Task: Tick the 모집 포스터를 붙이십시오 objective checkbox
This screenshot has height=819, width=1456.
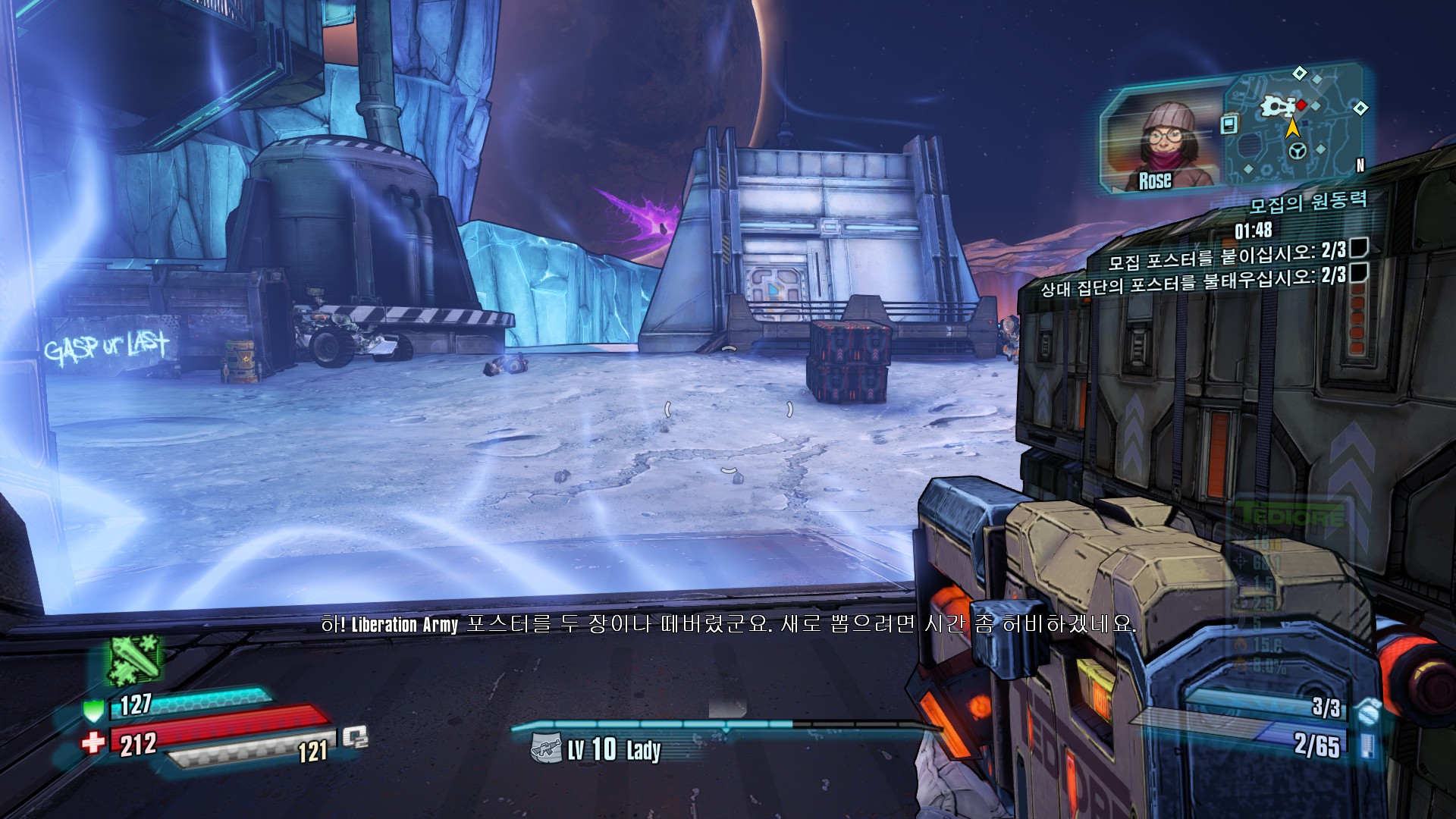Action: [x=1359, y=247]
